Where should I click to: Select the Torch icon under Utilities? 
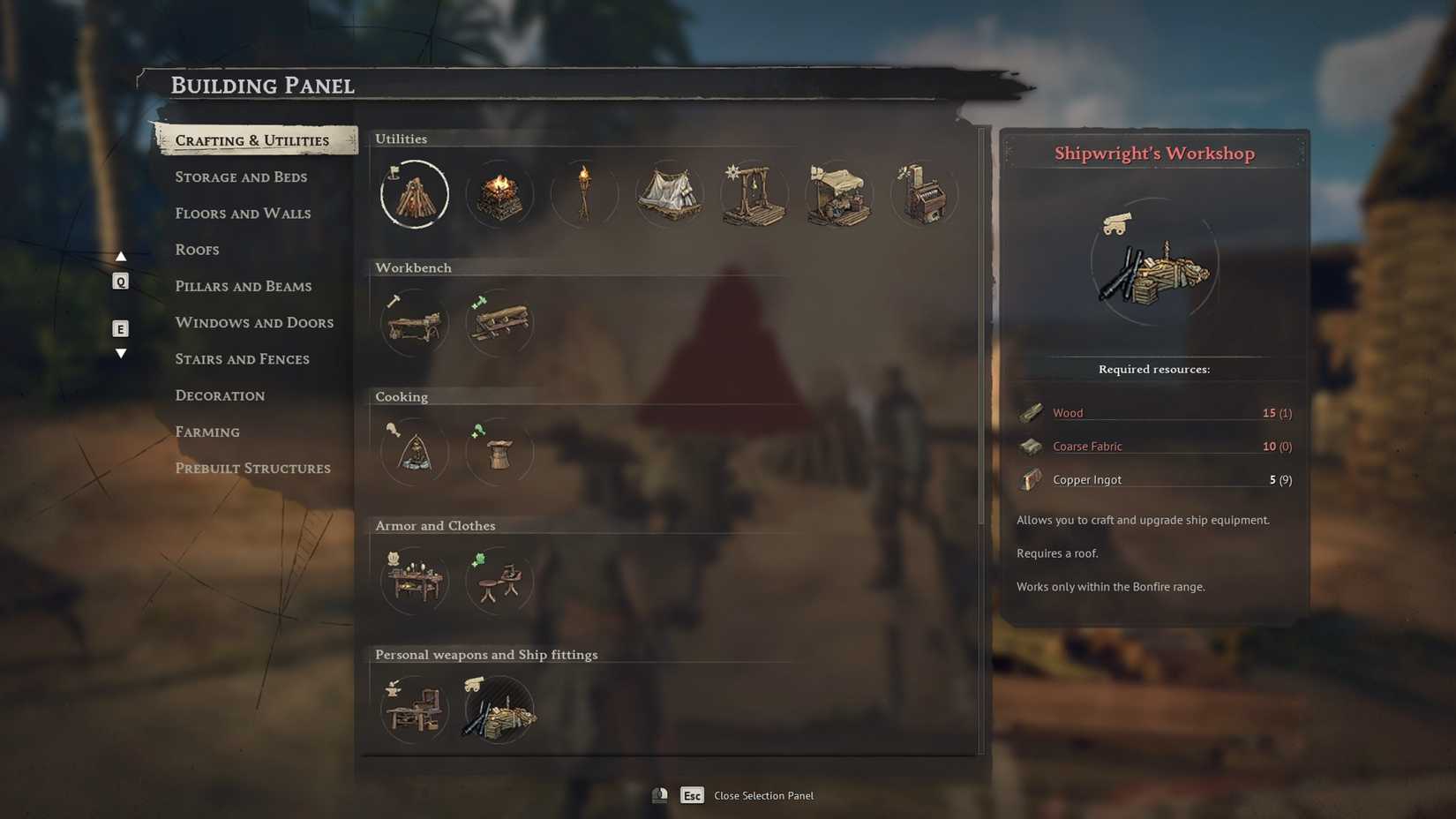585,194
